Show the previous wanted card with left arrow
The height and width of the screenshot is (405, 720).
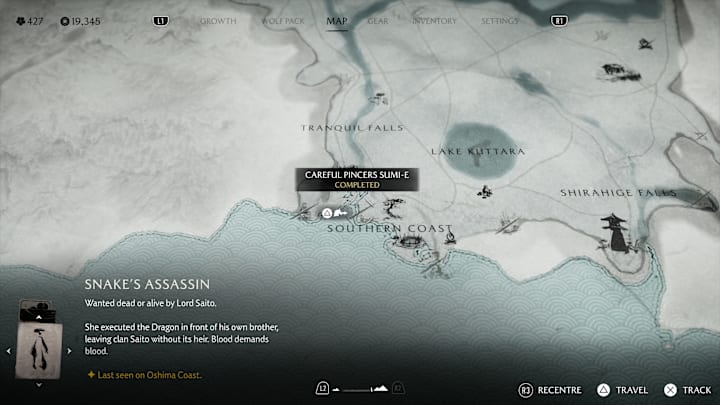click(9, 351)
